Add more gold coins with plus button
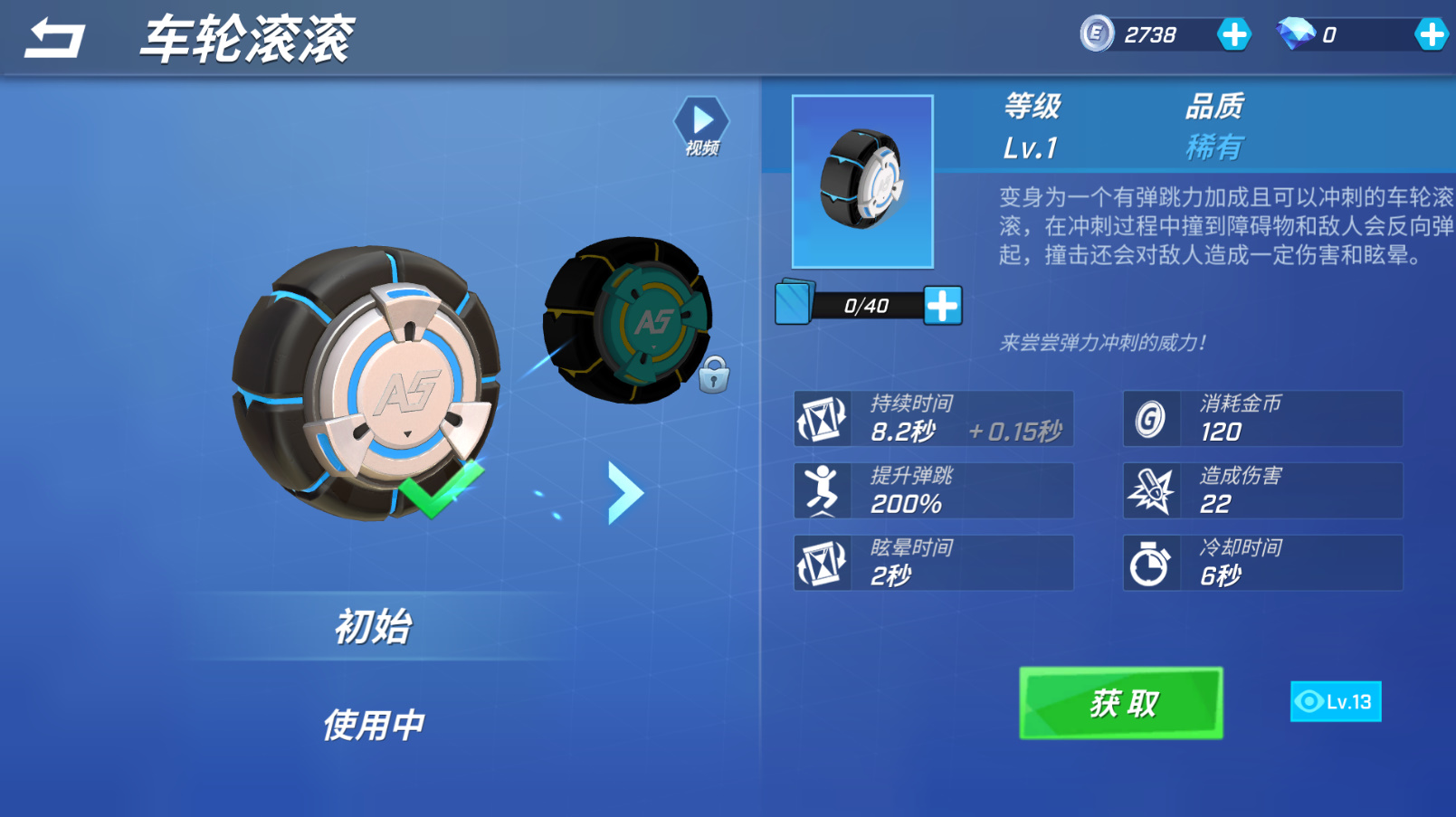Viewport: 1456px width, 817px height. 1233,35
